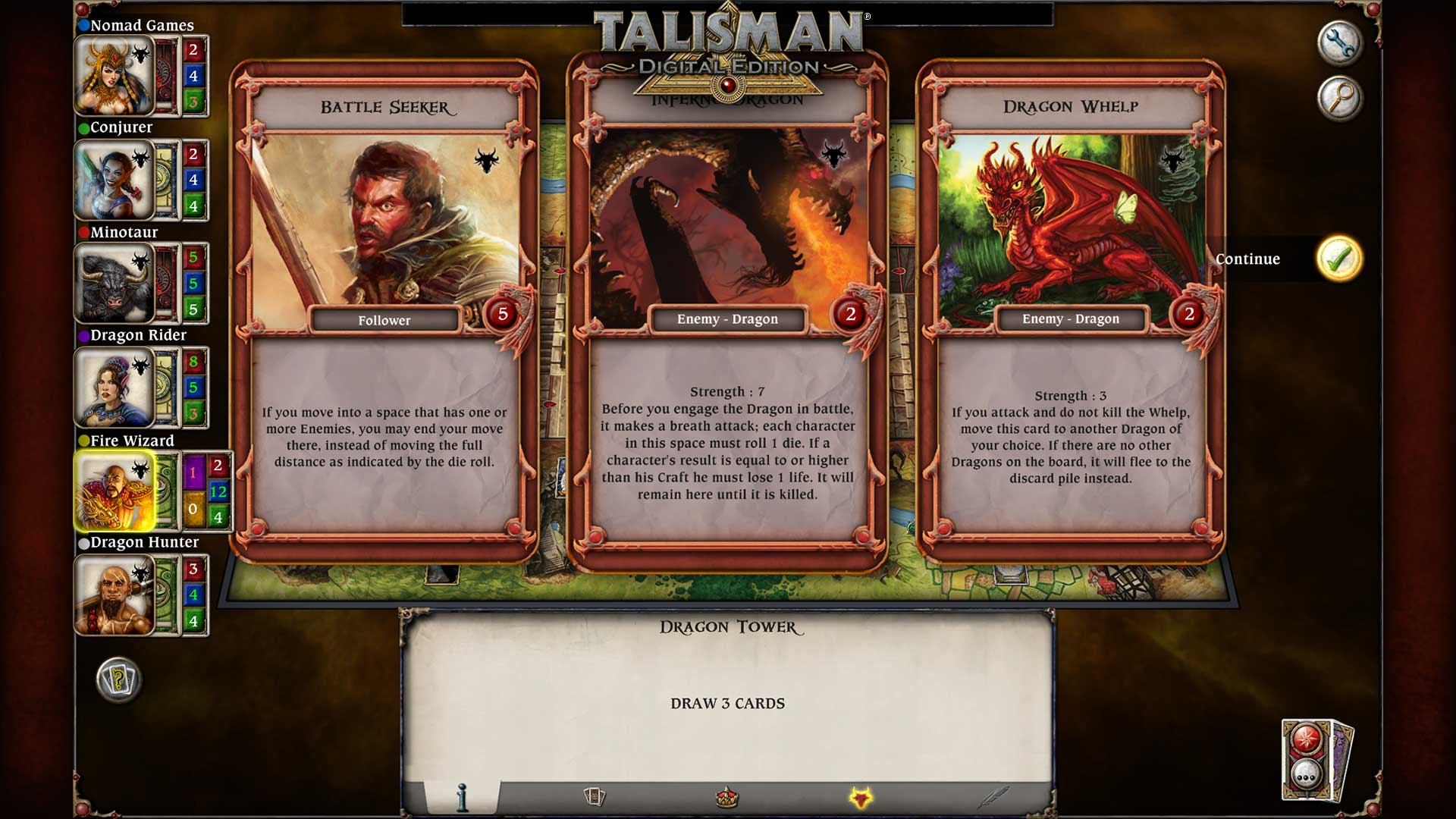Viewport: 1456px width, 819px height.
Task: Click the Dragon Tower title heading
Action: click(x=727, y=627)
